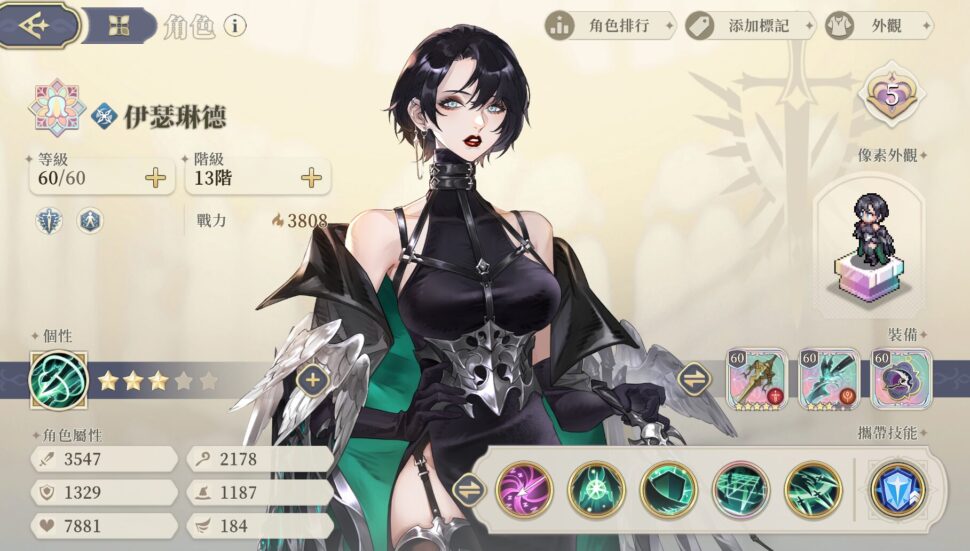Image resolution: width=970 pixels, height=551 pixels.
Task: Select the green swirl personality icon
Action: [x=59, y=380]
